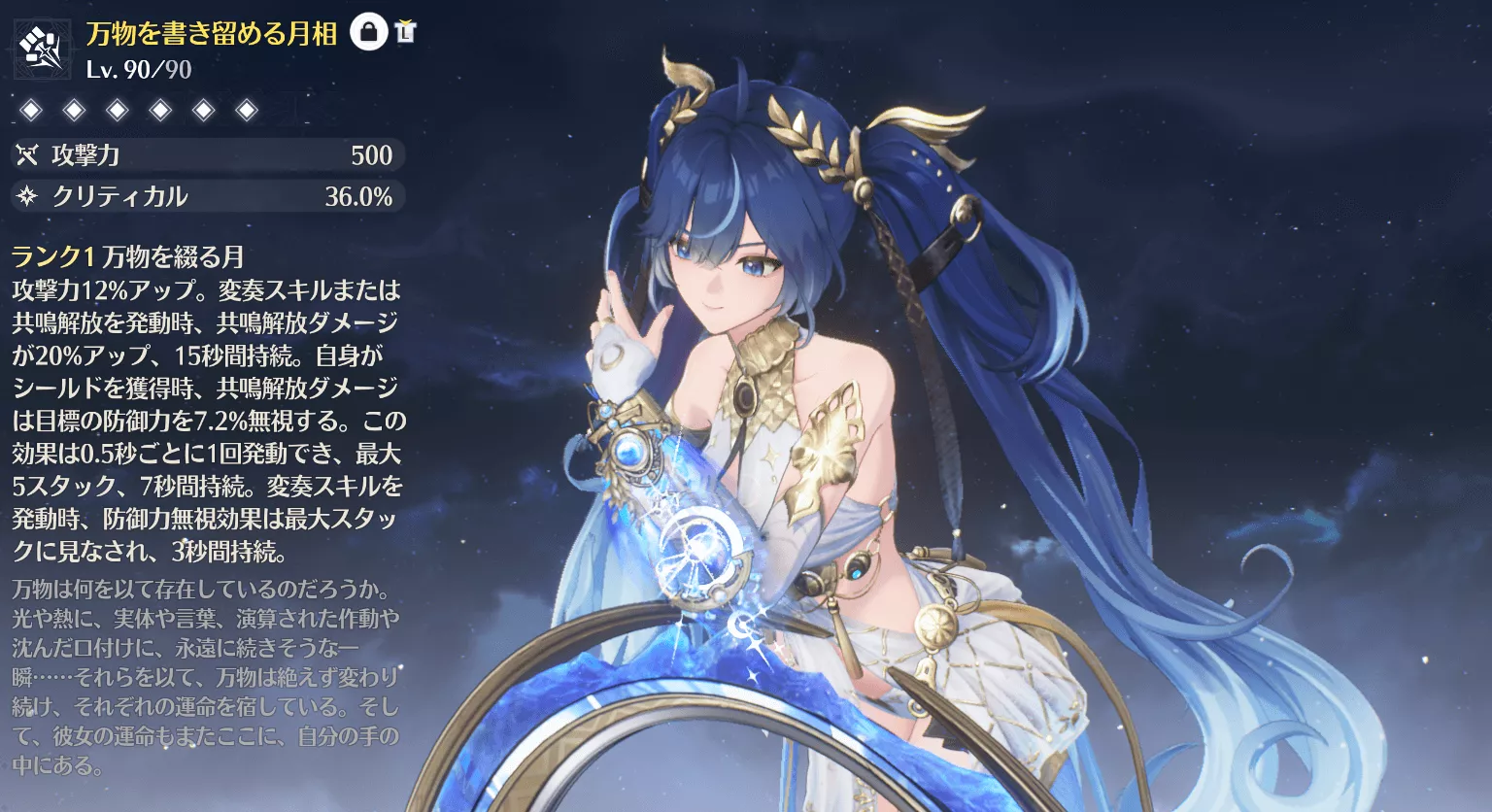Click the fifth rank diamond icon
1492x812 pixels.
203,110
